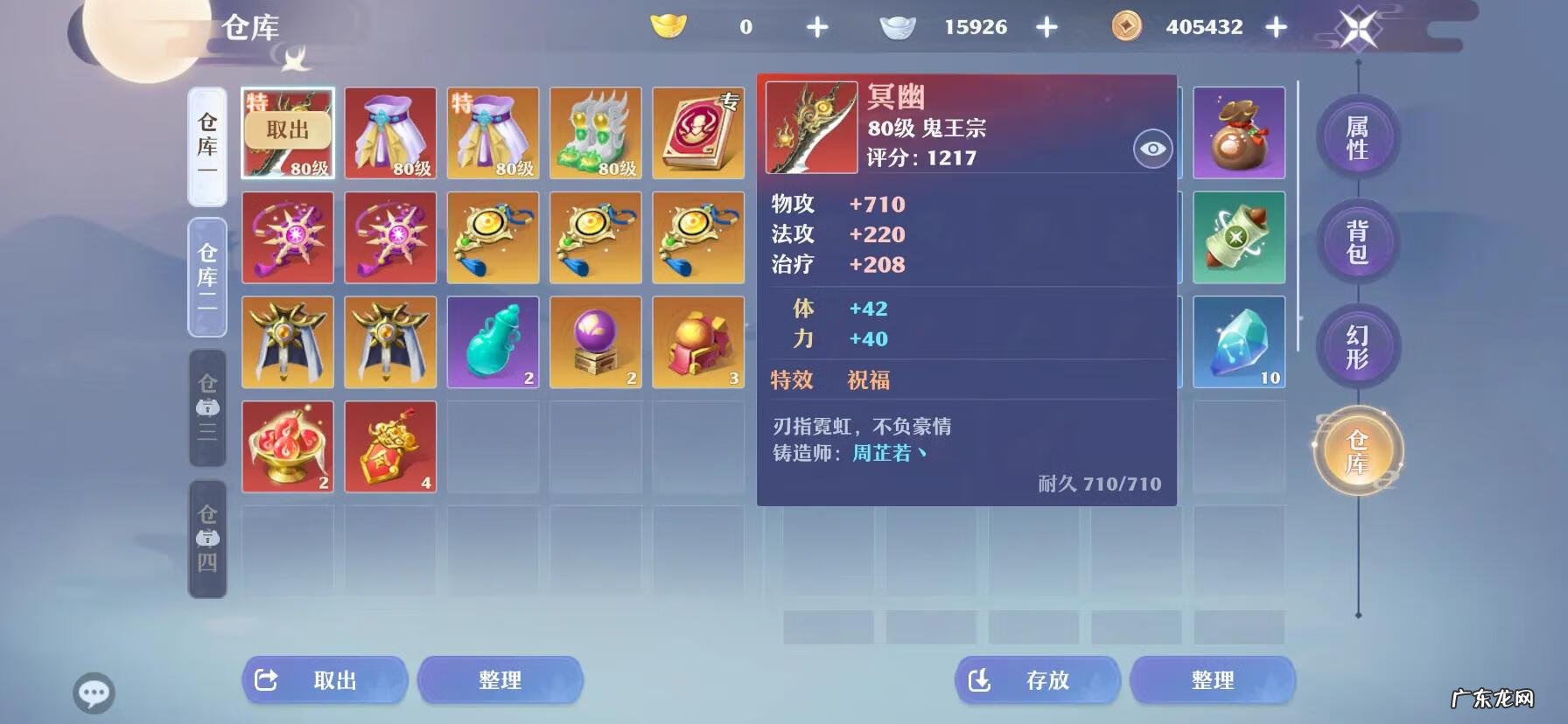Viewport: 1568px width, 724px height.
Task: Select the teal flask thumbnail with count 2
Action: click(x=493, y=341)
